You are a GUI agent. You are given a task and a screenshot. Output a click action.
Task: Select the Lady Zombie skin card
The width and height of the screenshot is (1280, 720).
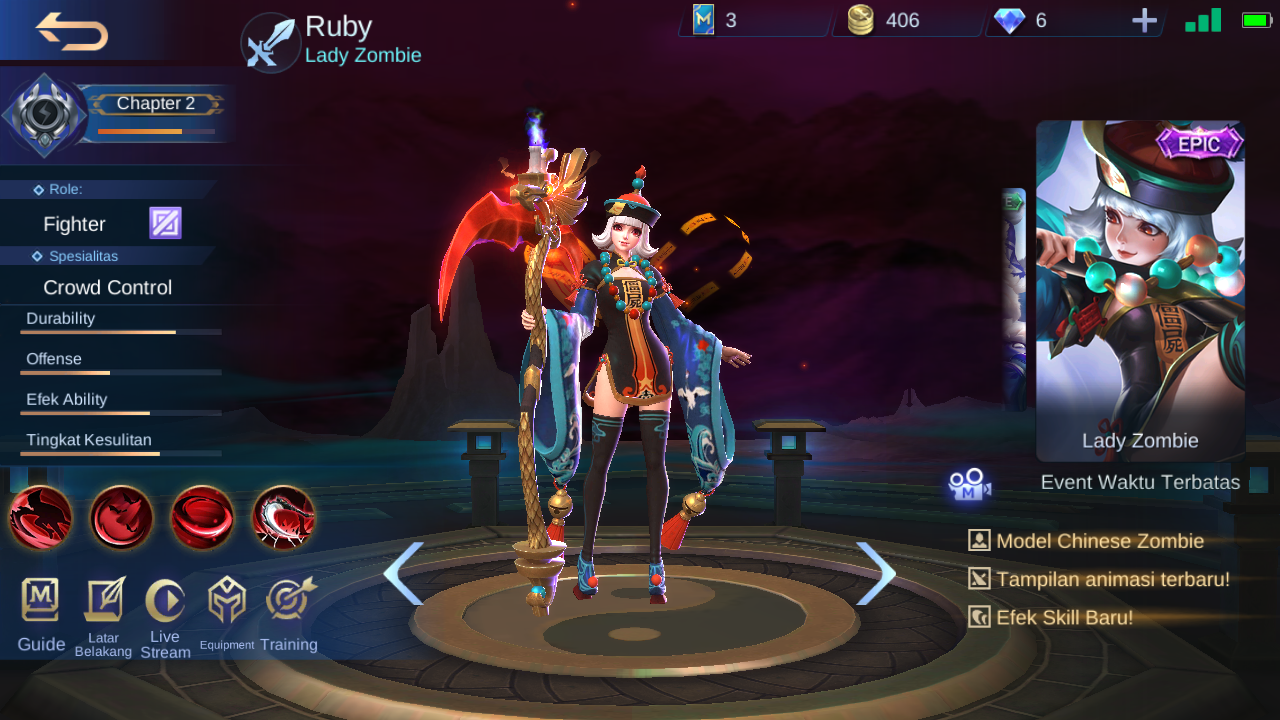pyautogui.click(x=1139, y=290)
